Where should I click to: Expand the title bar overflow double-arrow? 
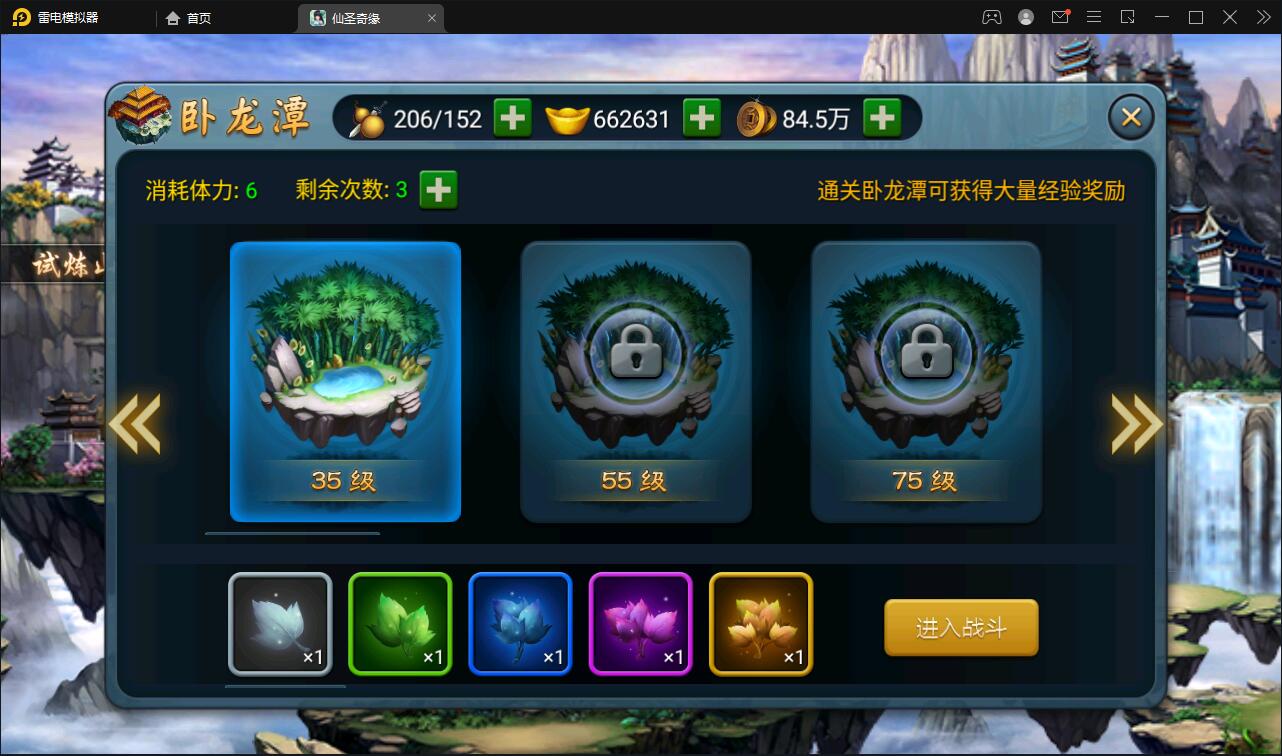coord(1262,16)
